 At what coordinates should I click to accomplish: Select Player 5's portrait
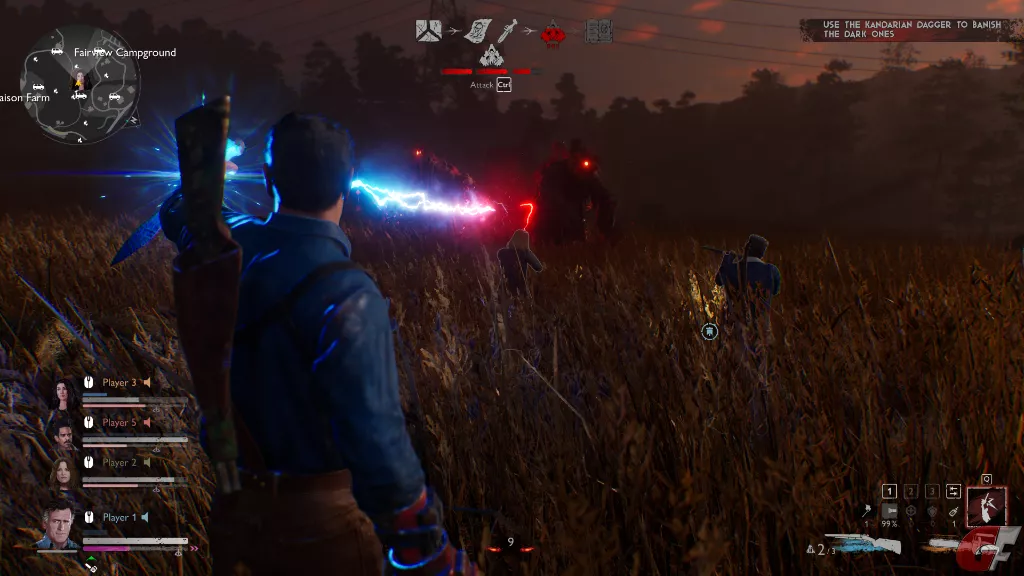point(65,432)
